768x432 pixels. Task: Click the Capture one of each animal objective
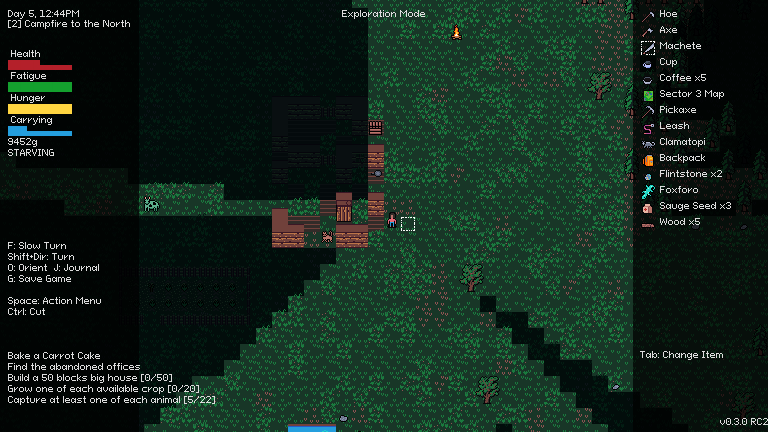coord(111,400)
